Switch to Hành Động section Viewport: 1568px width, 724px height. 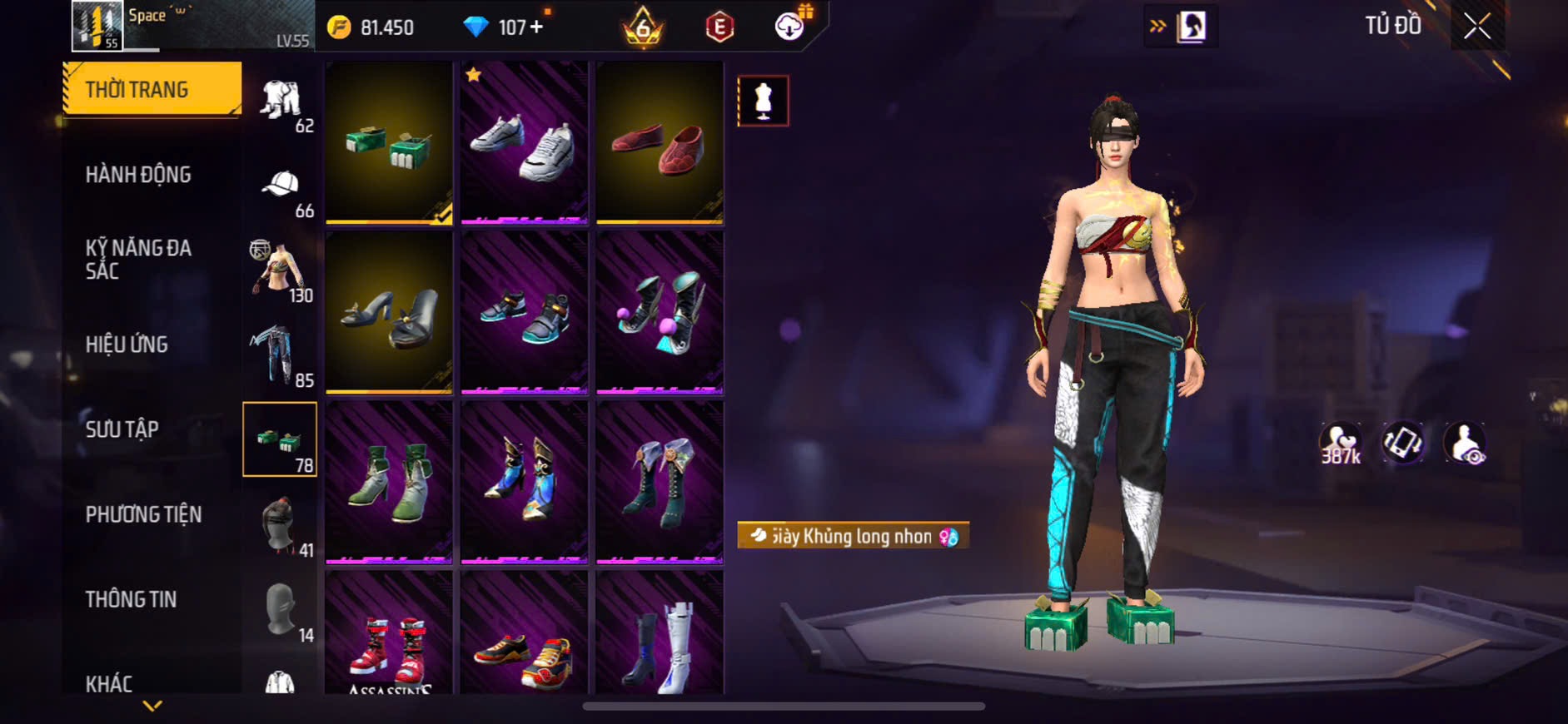click(x=138, y=175)
